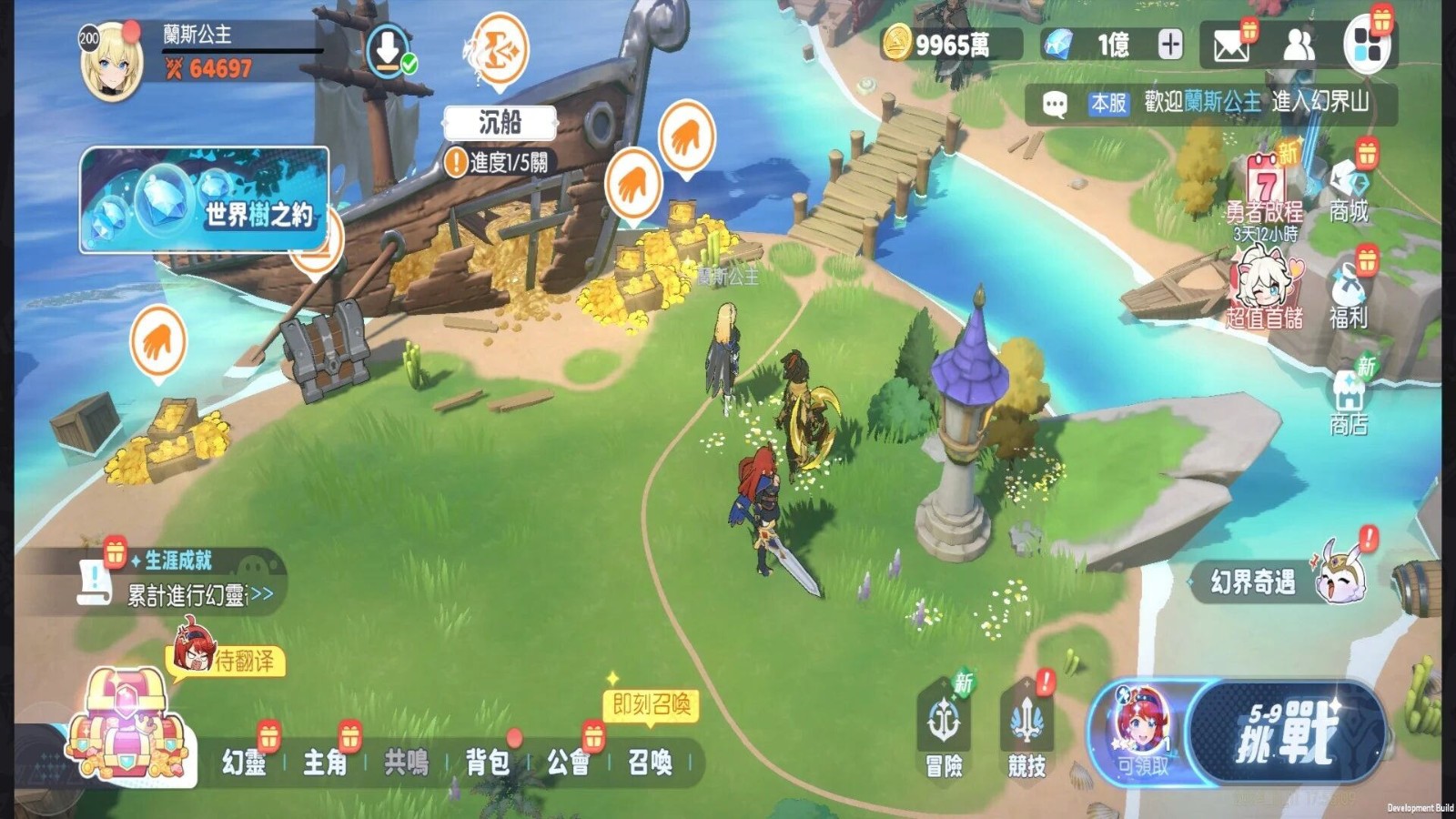The image size is (1456, 819).
Task: Switch to the 召喚 summon tab
Action: (x=650, y=762)
